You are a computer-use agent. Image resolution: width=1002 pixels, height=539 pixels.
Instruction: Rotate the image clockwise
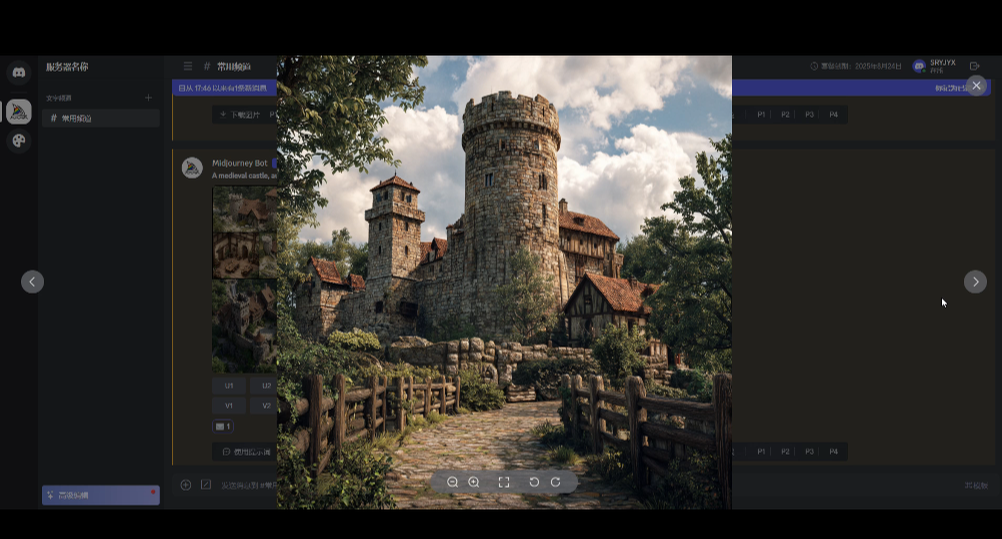[556, 482]
